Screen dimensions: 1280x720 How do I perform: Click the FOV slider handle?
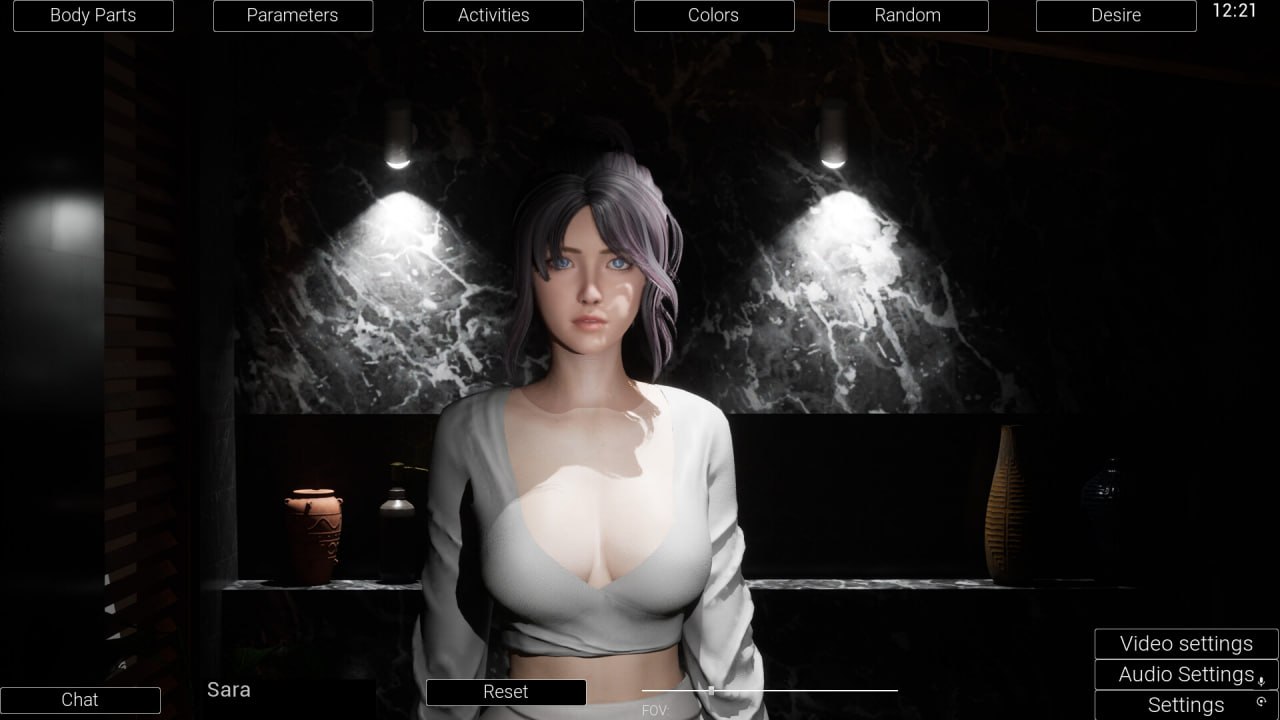pos(711,690)
